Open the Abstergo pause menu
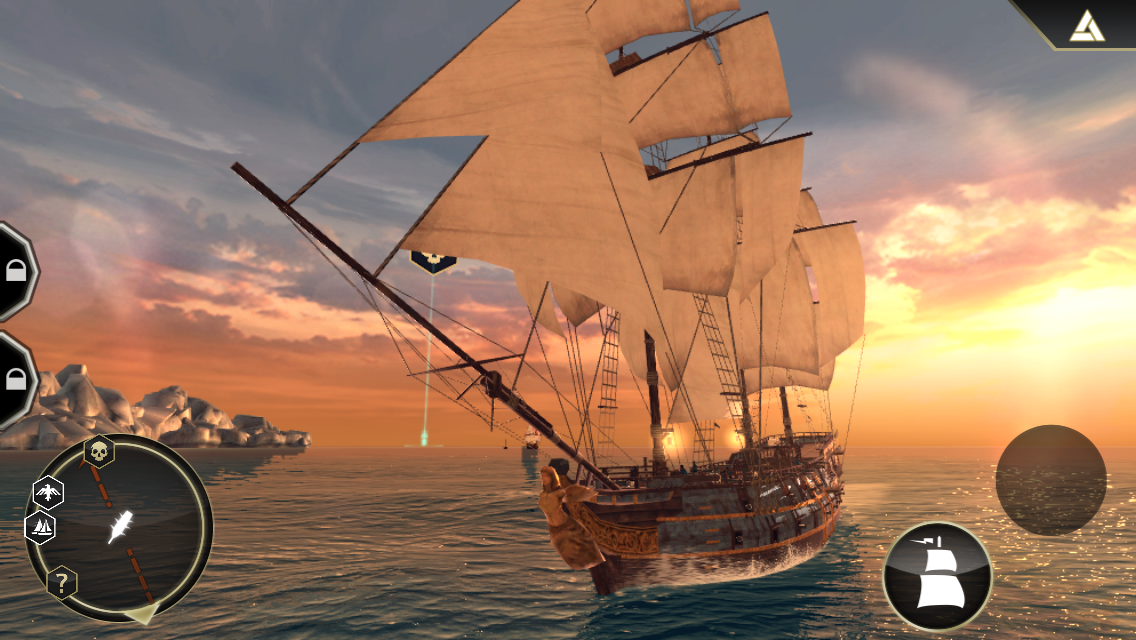The width and height of the screenshot is (1136, 640). click(x=1086, y=24)
